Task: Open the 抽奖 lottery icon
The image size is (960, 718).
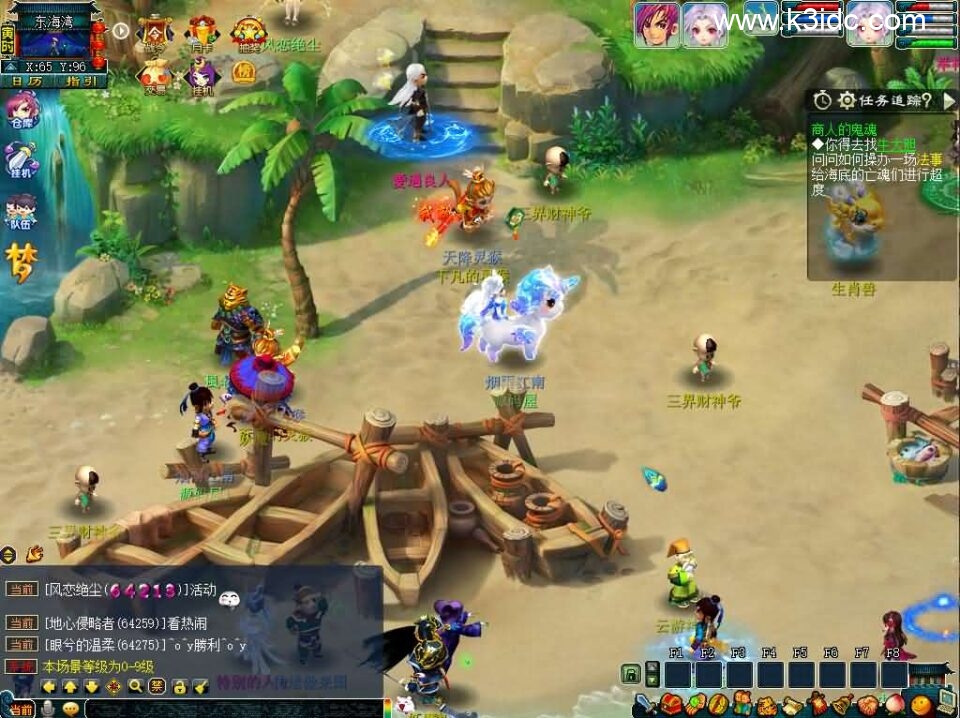Action: (x=247, y=33)
